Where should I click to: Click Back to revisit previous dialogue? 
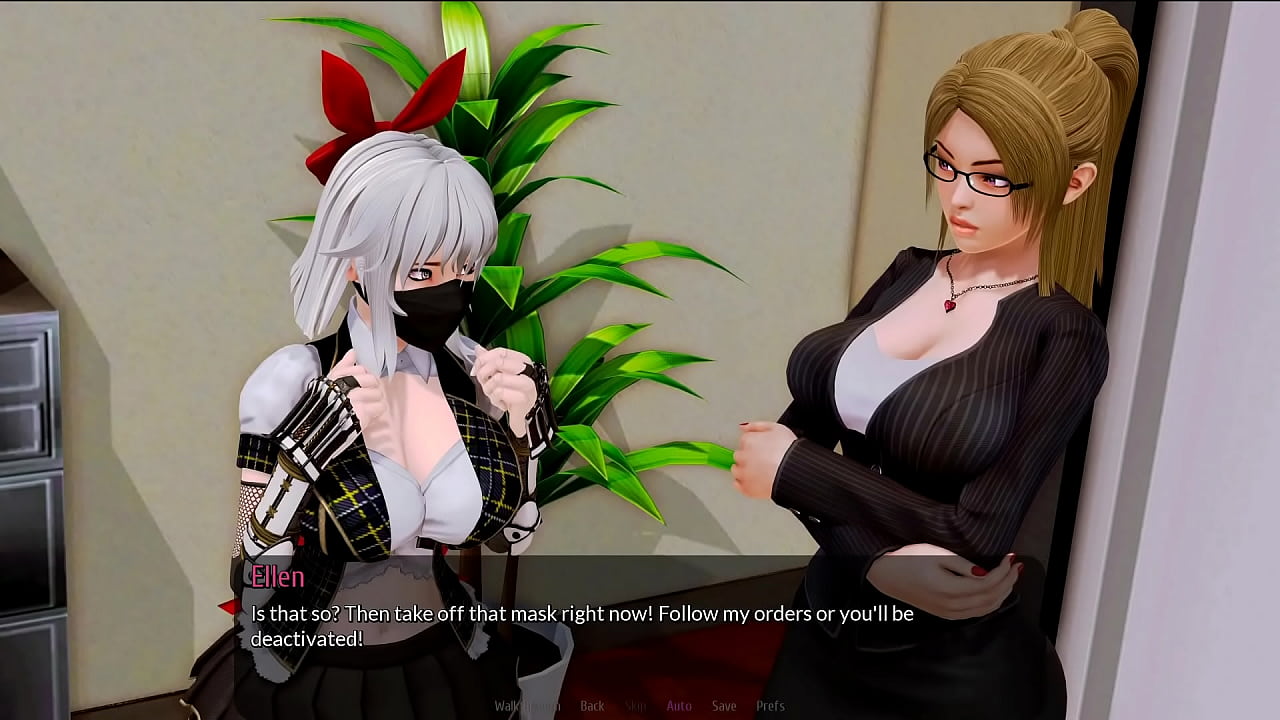tap(592, 706)
